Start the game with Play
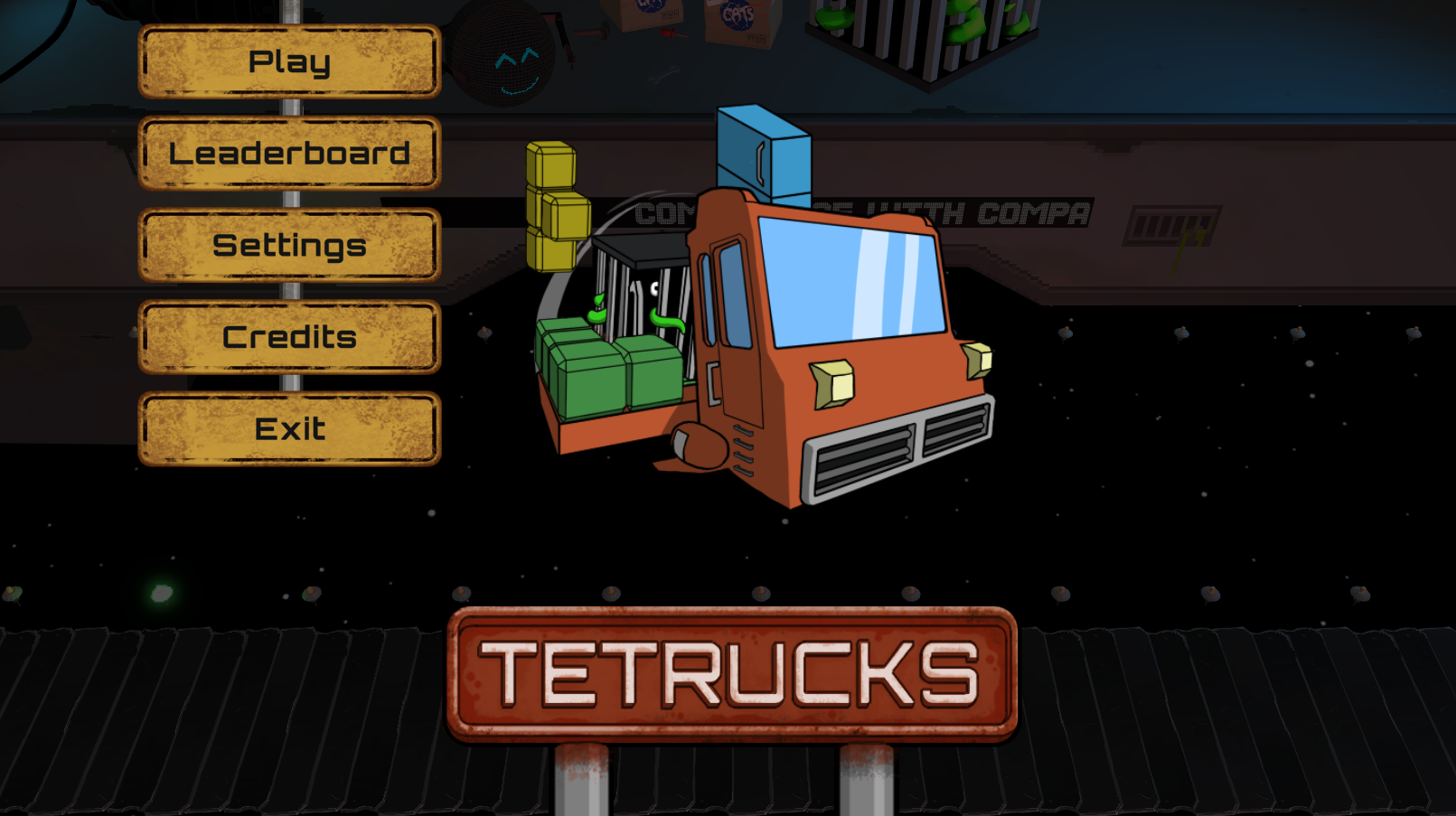1456x816 pixels. coord(289,61)
